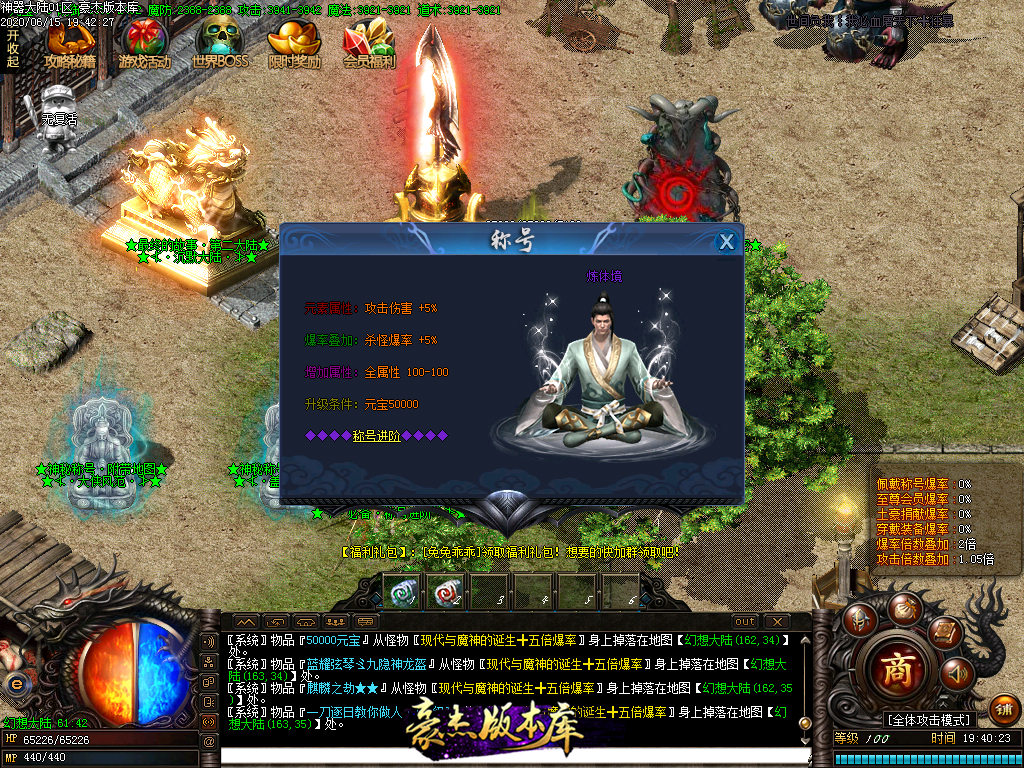Open the 会员福利 member benefits icon
This screenshot has height=768, width=1024.
(369, 44)
